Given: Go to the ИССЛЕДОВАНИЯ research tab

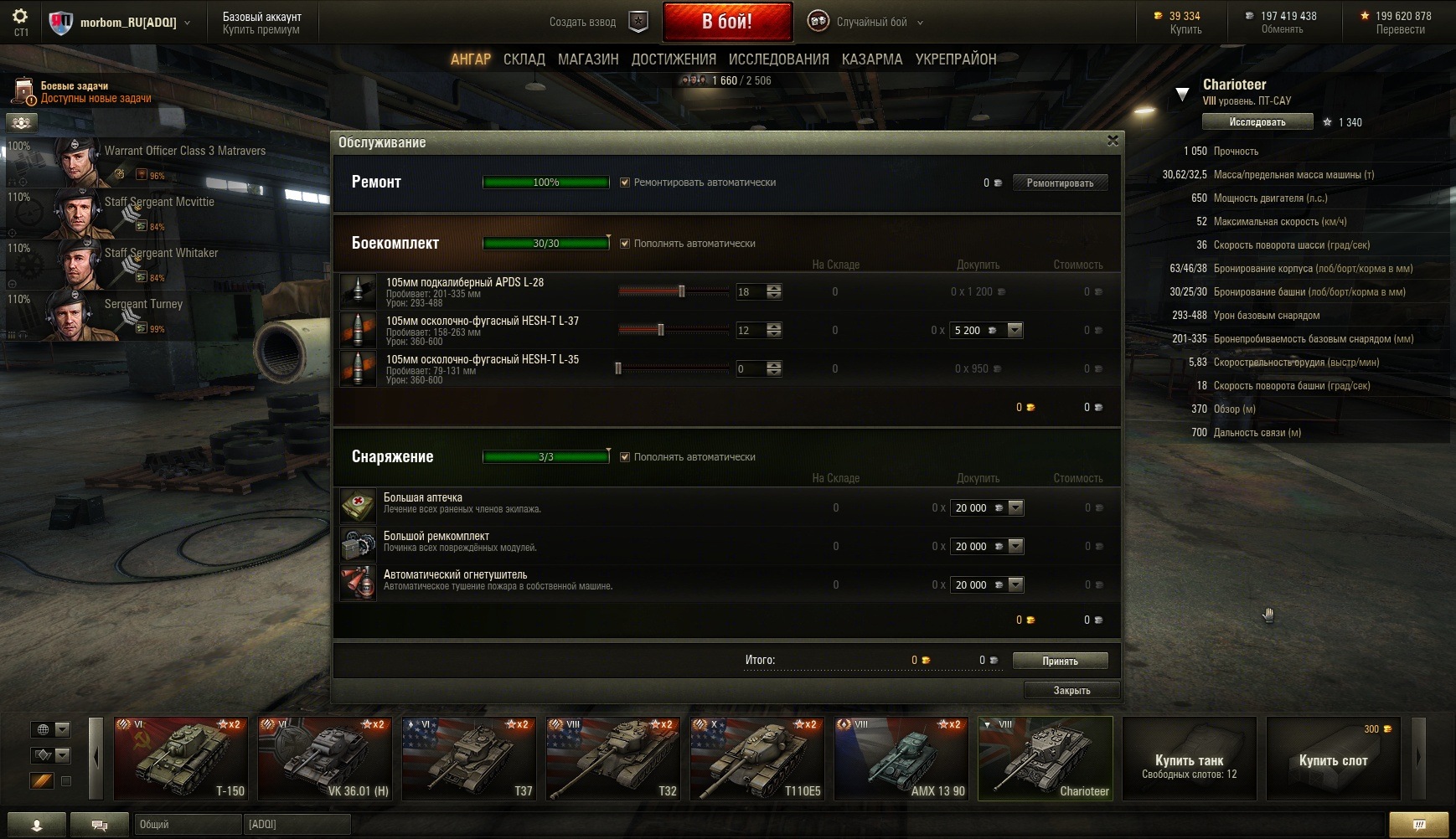Looking at the screenshot, I should pos(778,59).
